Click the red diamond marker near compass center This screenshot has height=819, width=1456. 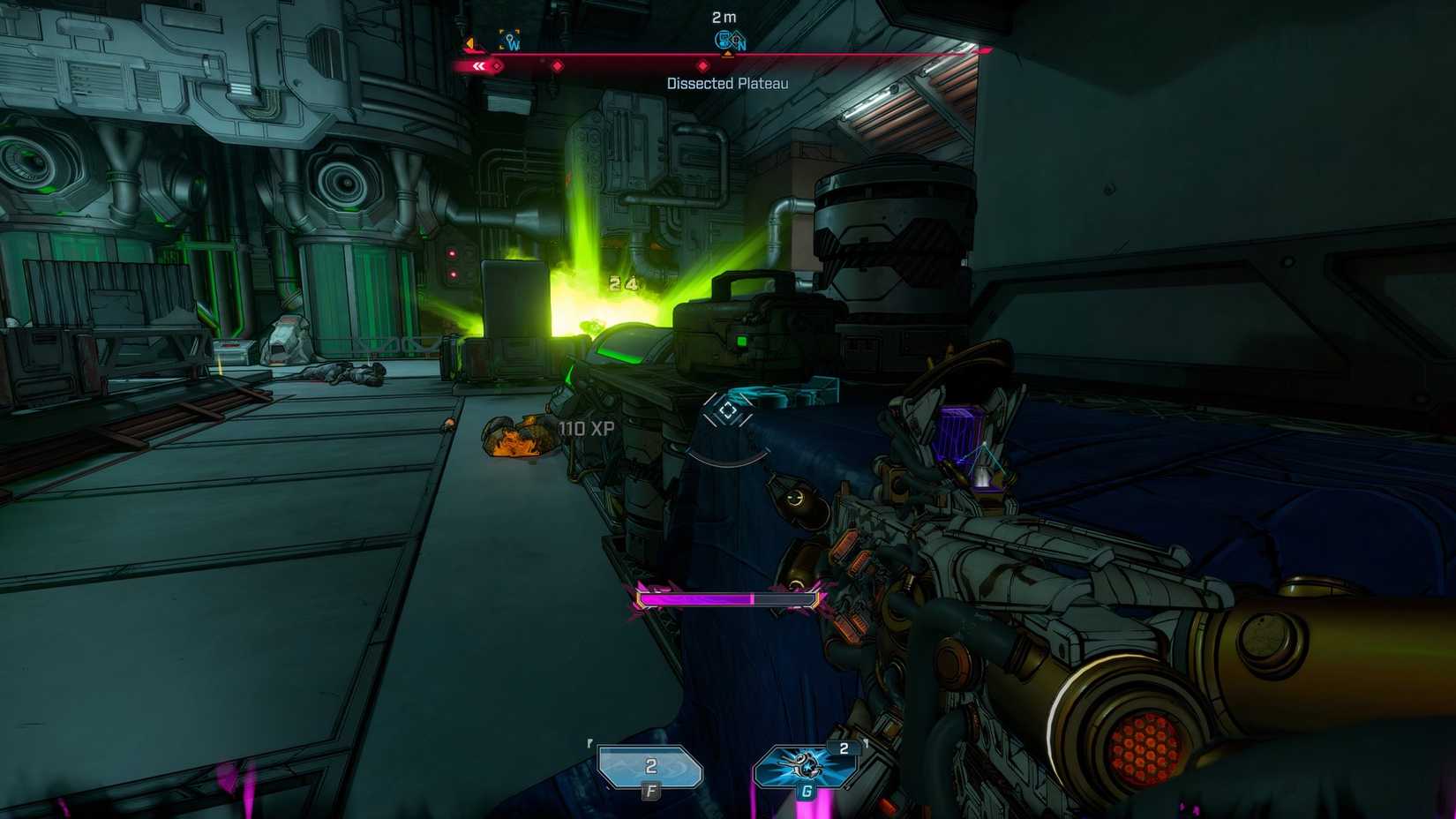[703, 66]
